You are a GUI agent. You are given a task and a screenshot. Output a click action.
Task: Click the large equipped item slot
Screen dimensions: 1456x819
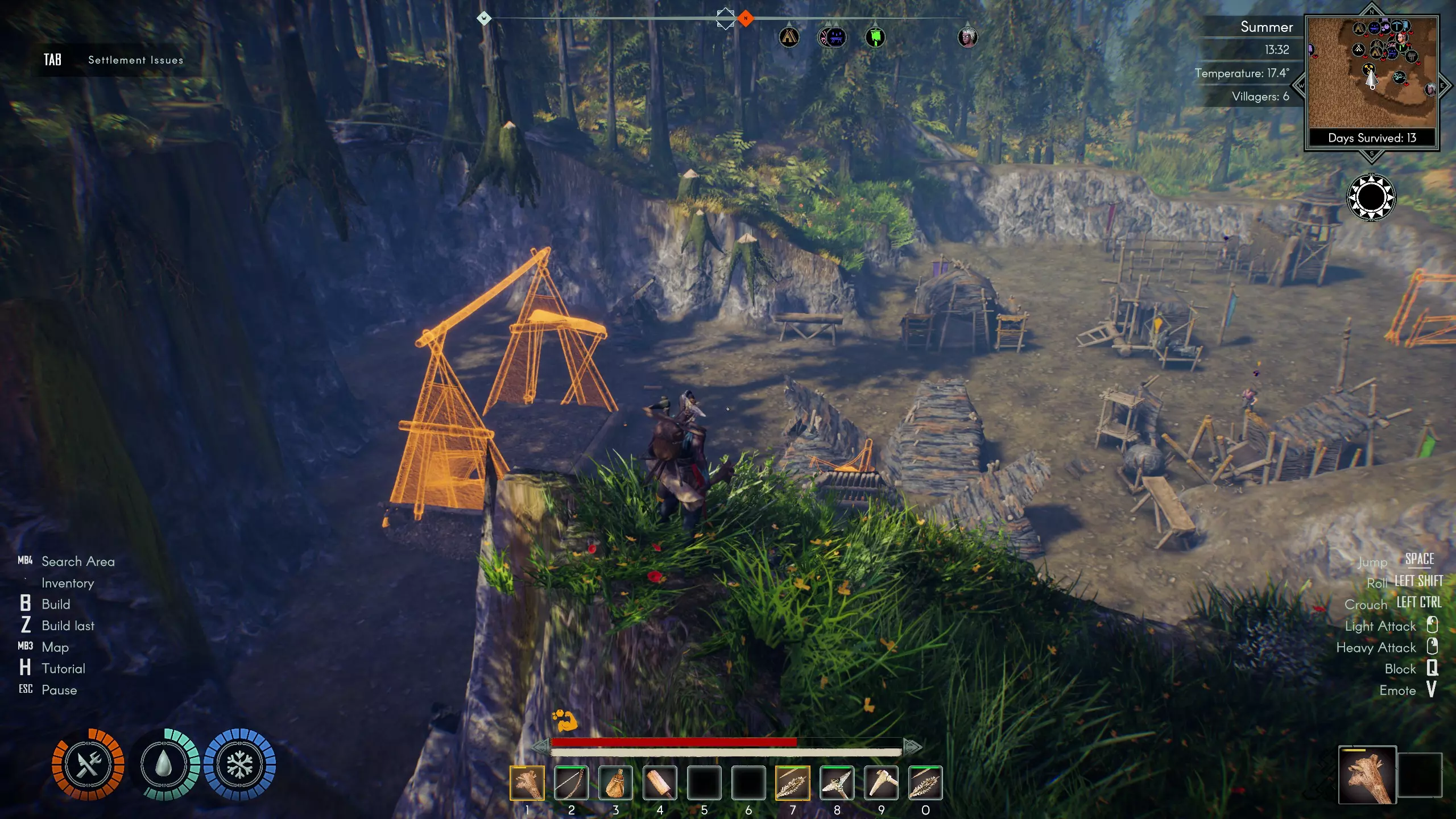click(1367, 775)
